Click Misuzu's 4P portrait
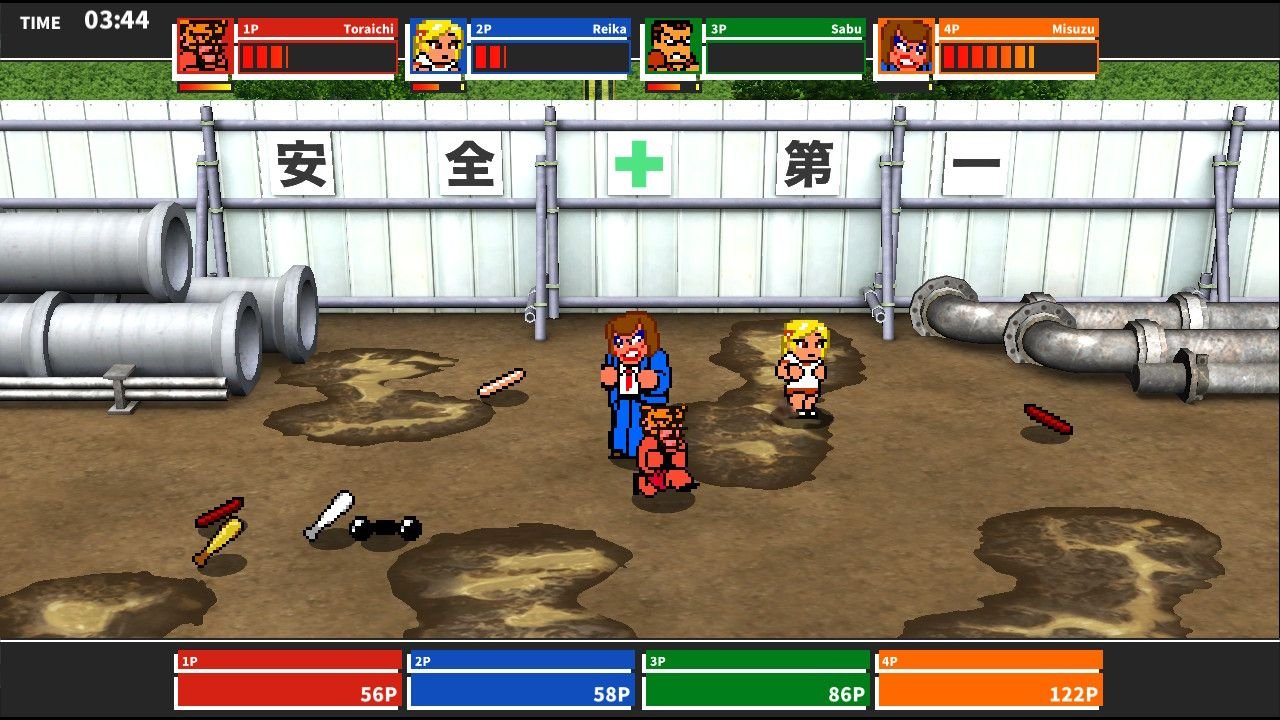 click(906, 47)
